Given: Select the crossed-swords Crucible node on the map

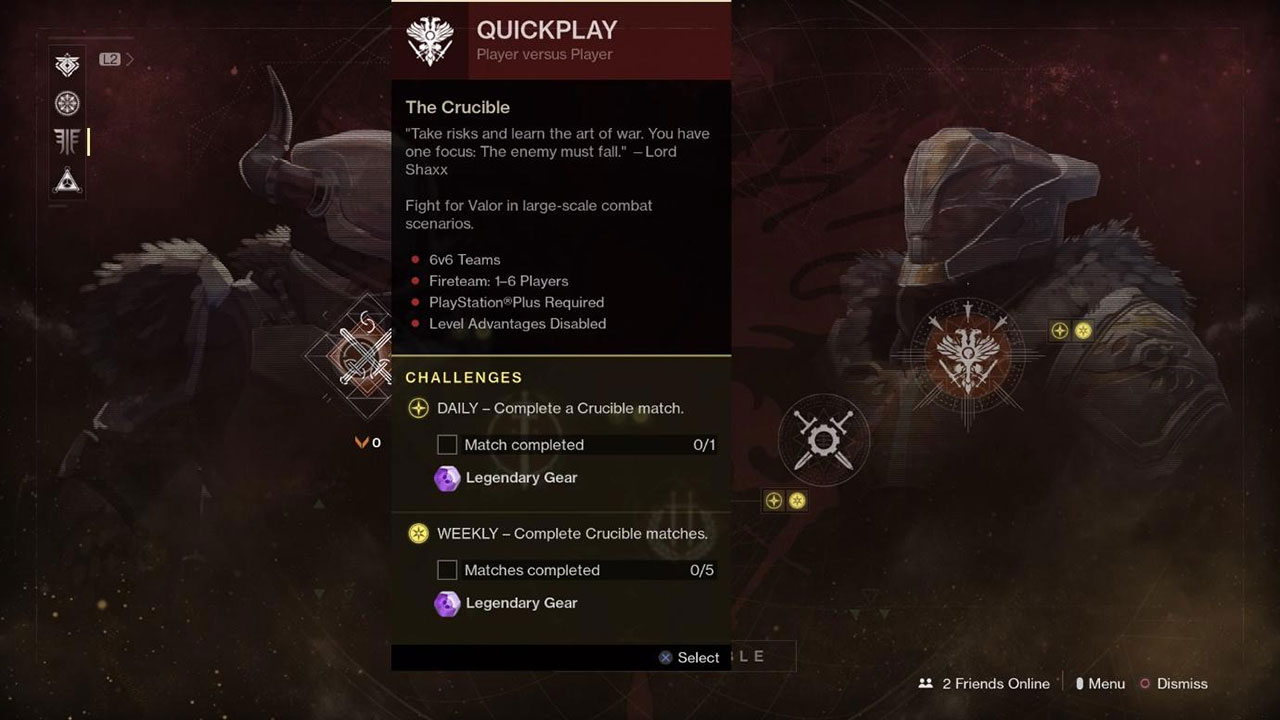Looking at the screenshot, I should (362, 355).
